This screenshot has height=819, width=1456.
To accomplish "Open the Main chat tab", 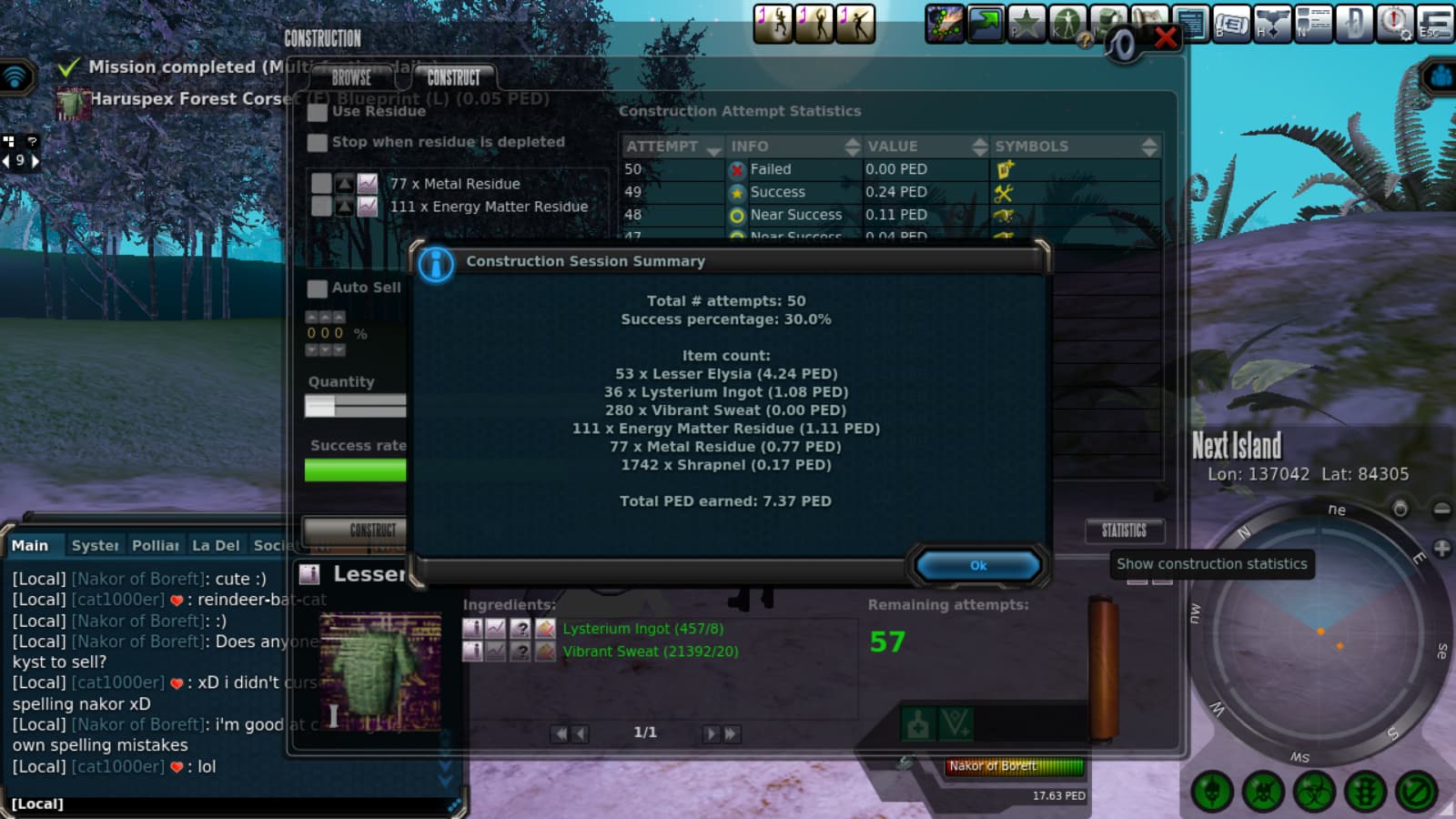I will [x=30, y=545].
